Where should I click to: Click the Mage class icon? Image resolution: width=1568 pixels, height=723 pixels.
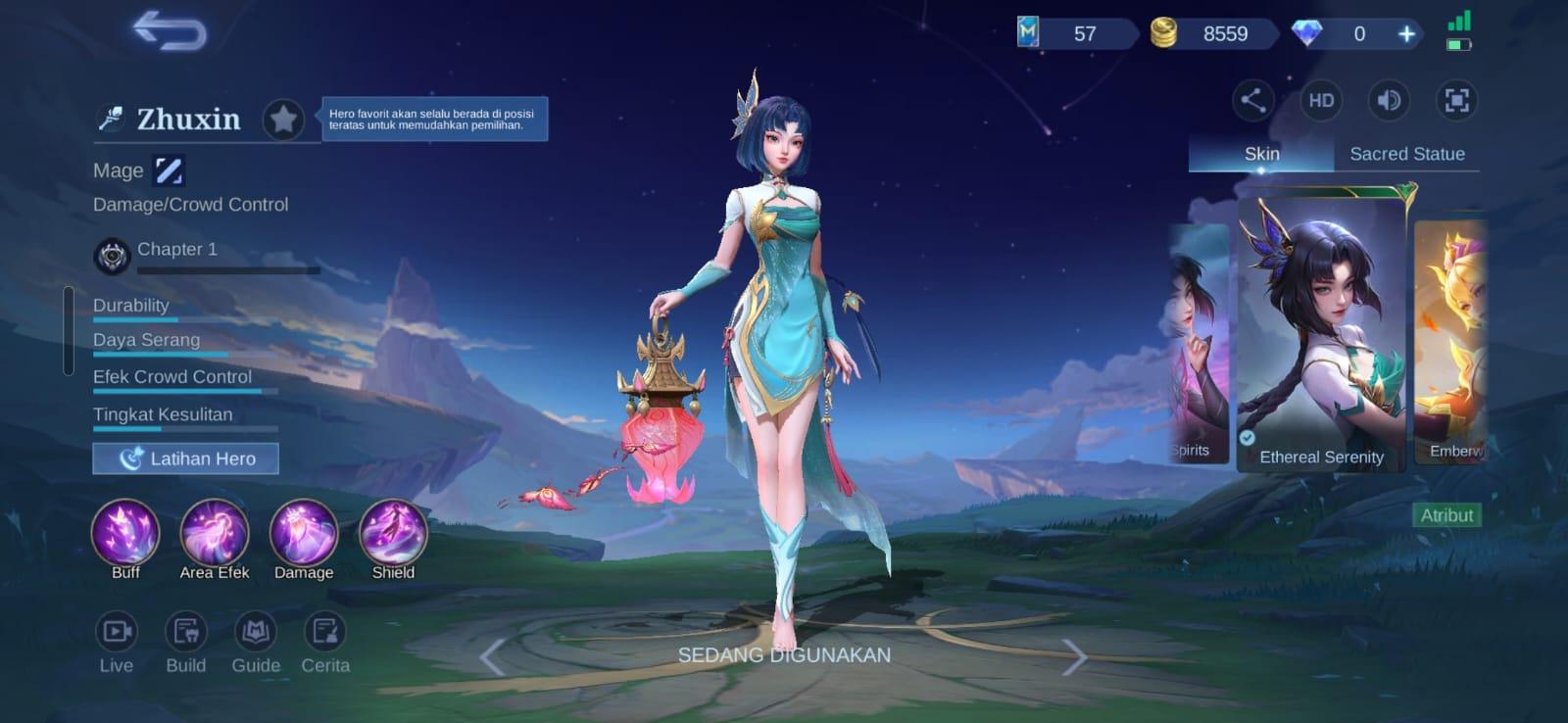point(169,169)
